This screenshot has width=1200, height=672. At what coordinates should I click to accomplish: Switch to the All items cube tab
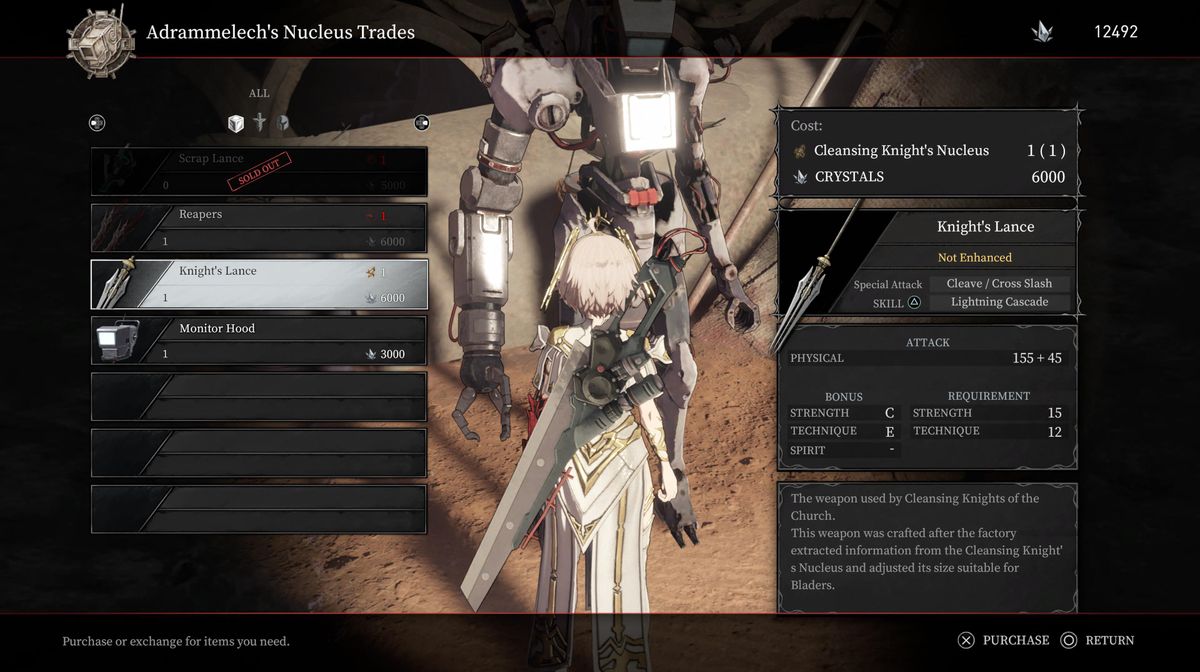click(x=236, y=123)
